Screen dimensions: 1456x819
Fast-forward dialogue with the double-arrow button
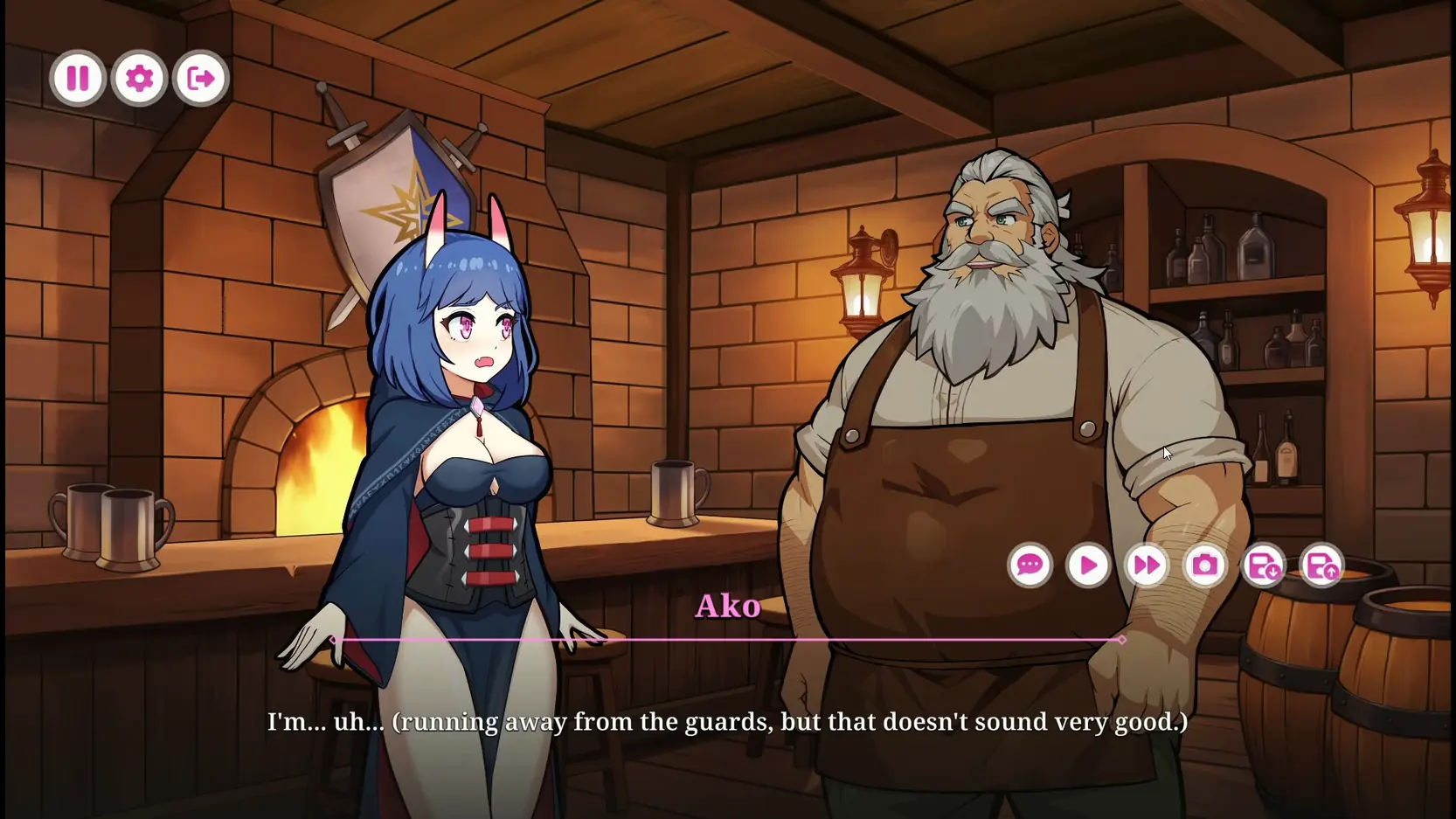1147,566
